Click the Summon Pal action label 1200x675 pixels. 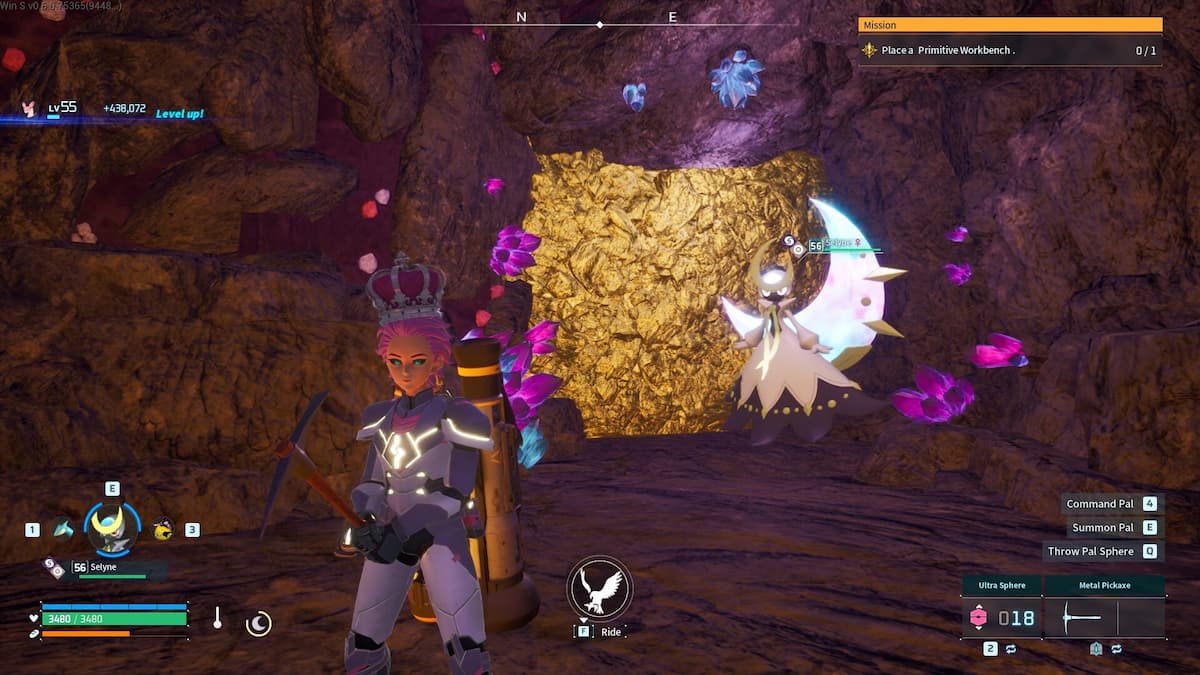click(1103, 528)
